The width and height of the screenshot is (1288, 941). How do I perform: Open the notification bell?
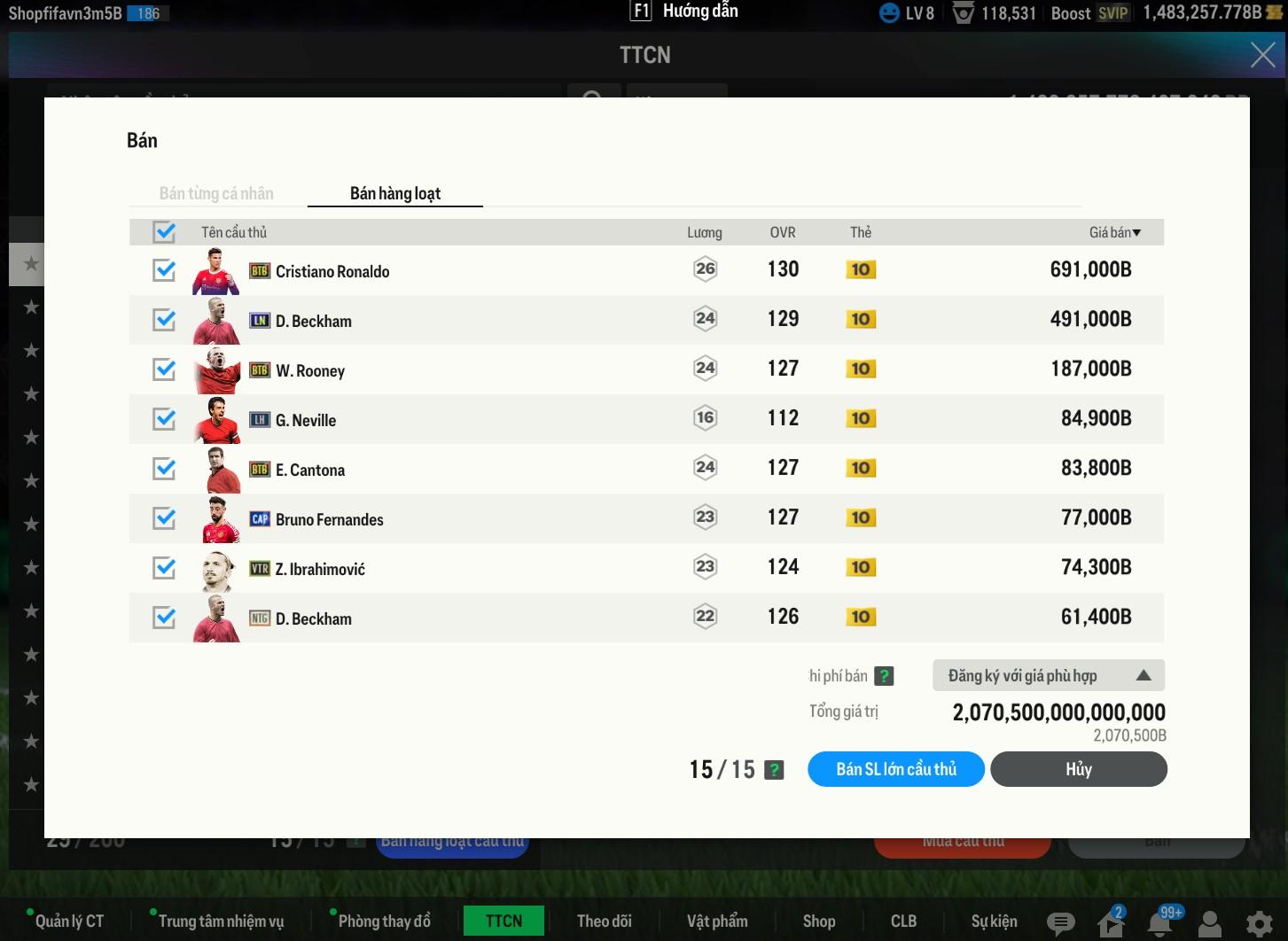[1159, 923]
